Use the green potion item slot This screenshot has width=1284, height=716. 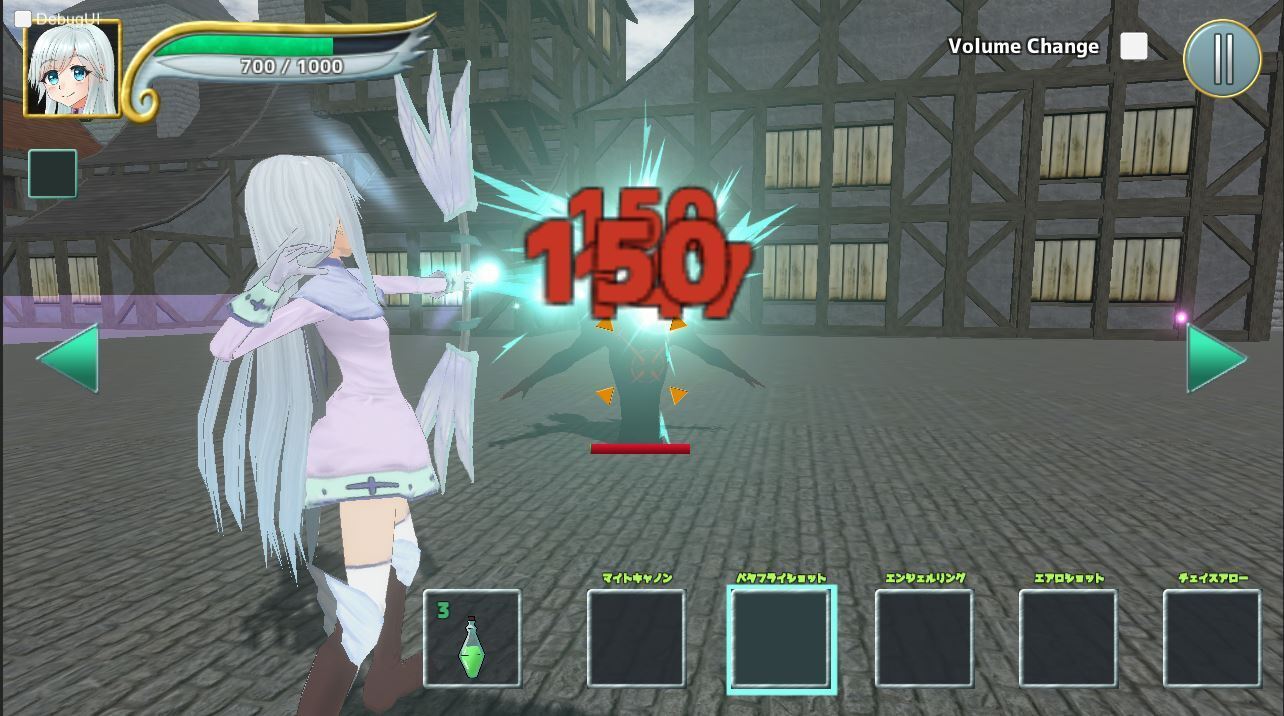coord(472,638)
